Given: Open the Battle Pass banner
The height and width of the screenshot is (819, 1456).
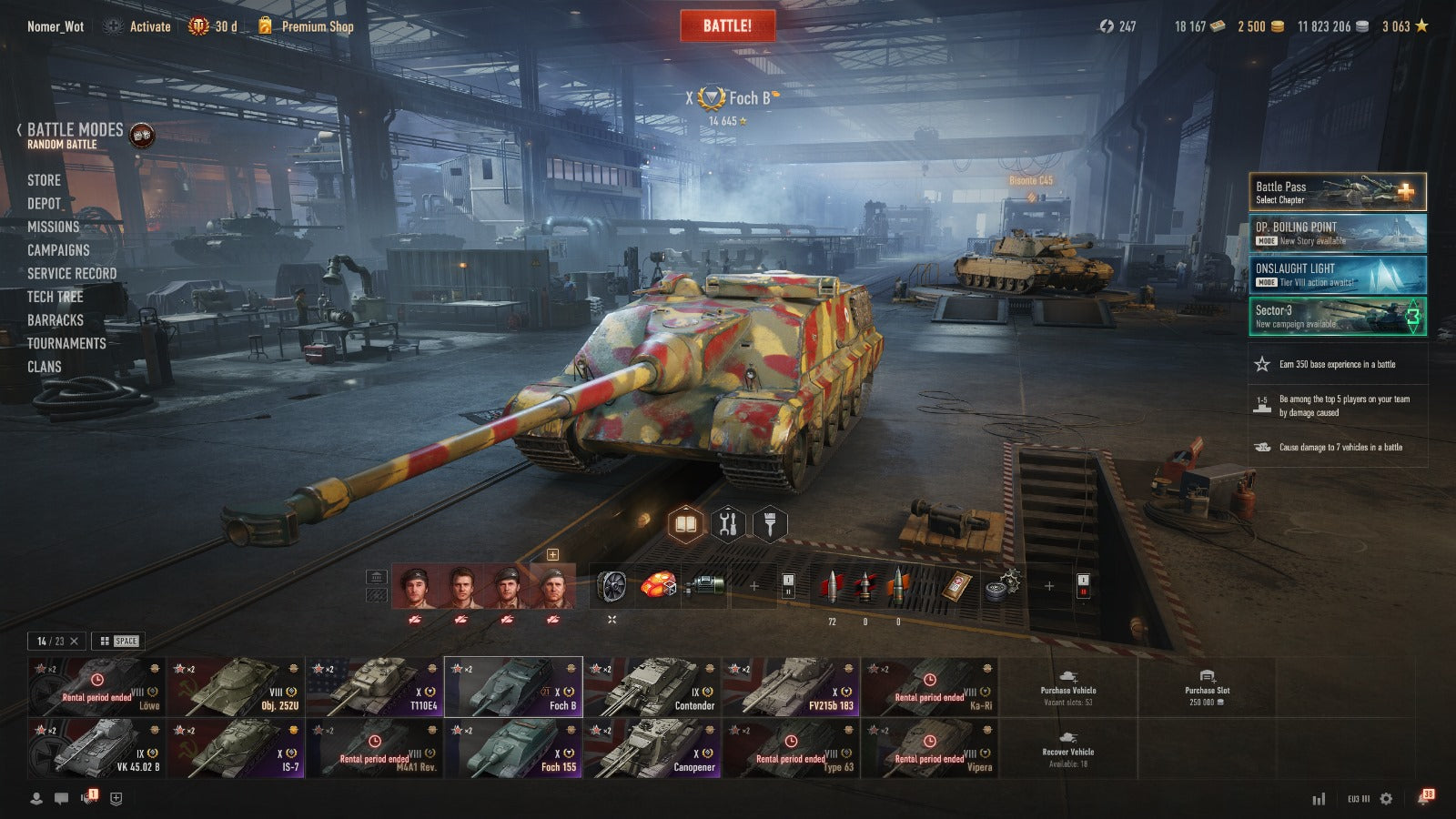Looking at the screenshot, I should (1337, 192).
